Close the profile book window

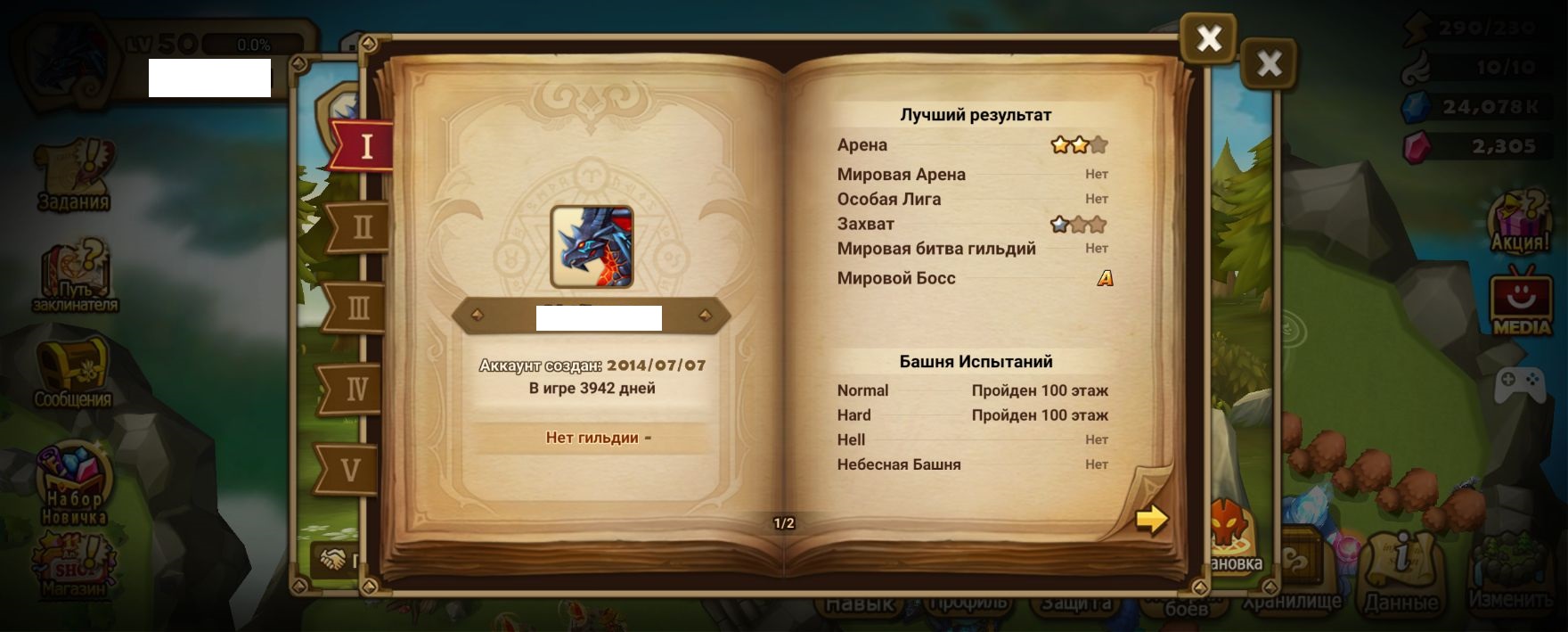(x=1208, y=39)
